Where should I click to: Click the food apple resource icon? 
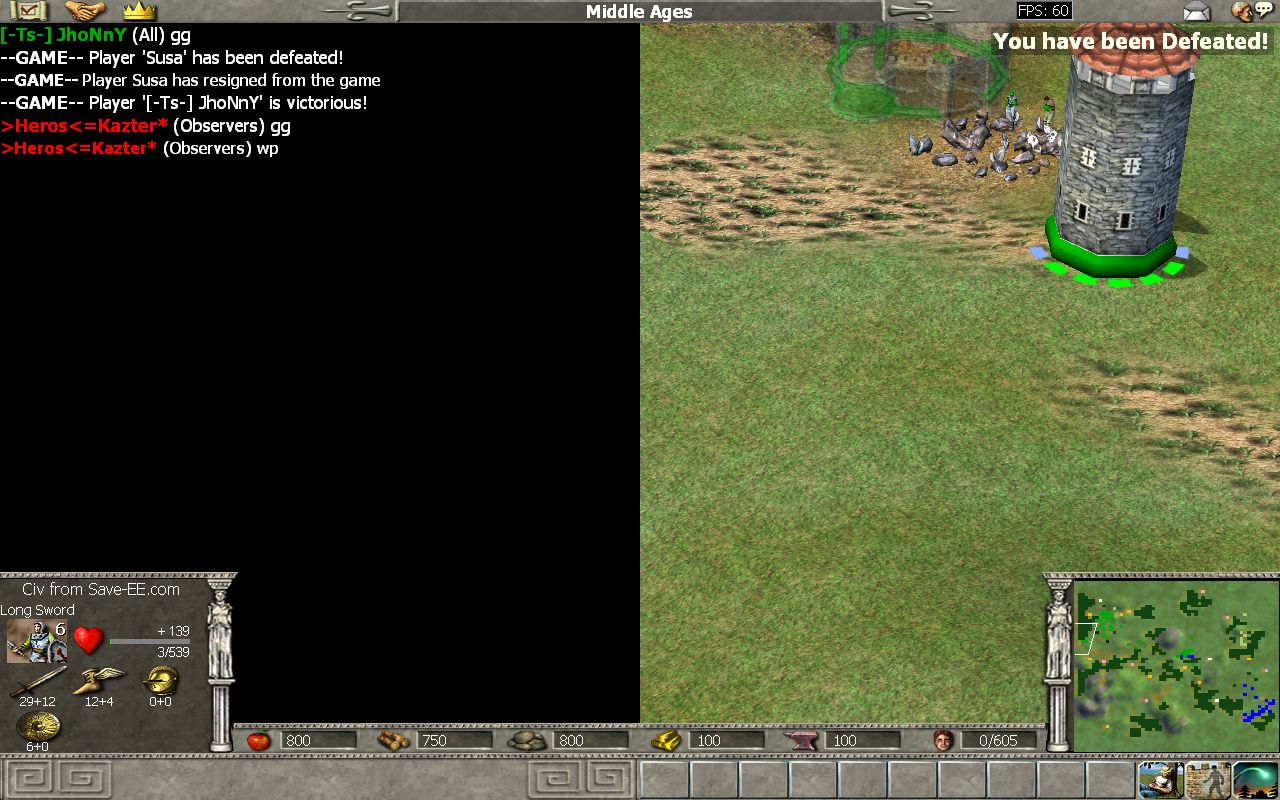[258, 741]
